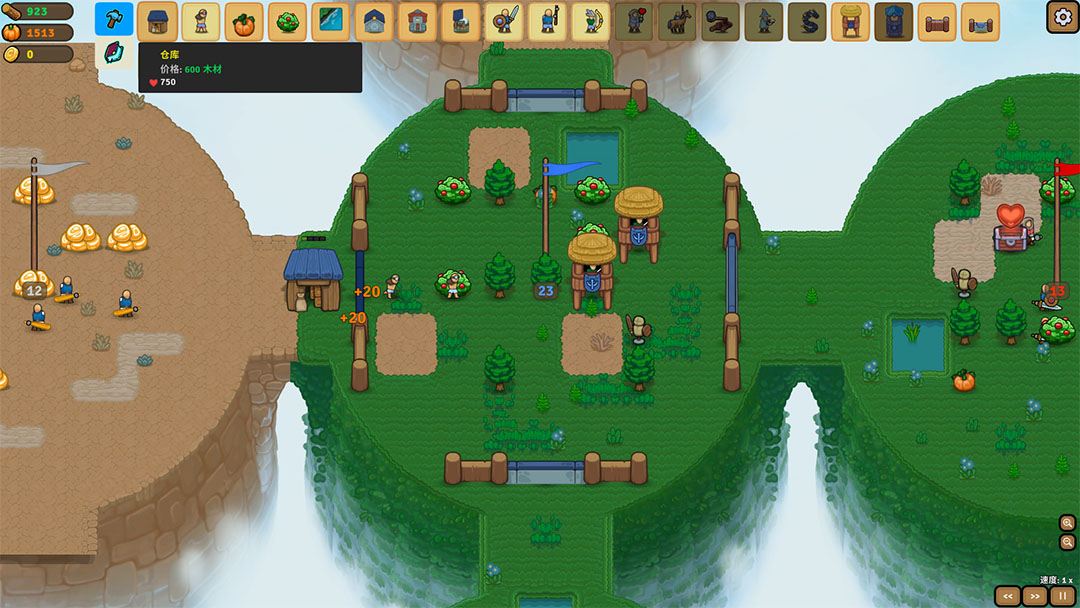Pick the worker villager unit

(x=200, y=21)
